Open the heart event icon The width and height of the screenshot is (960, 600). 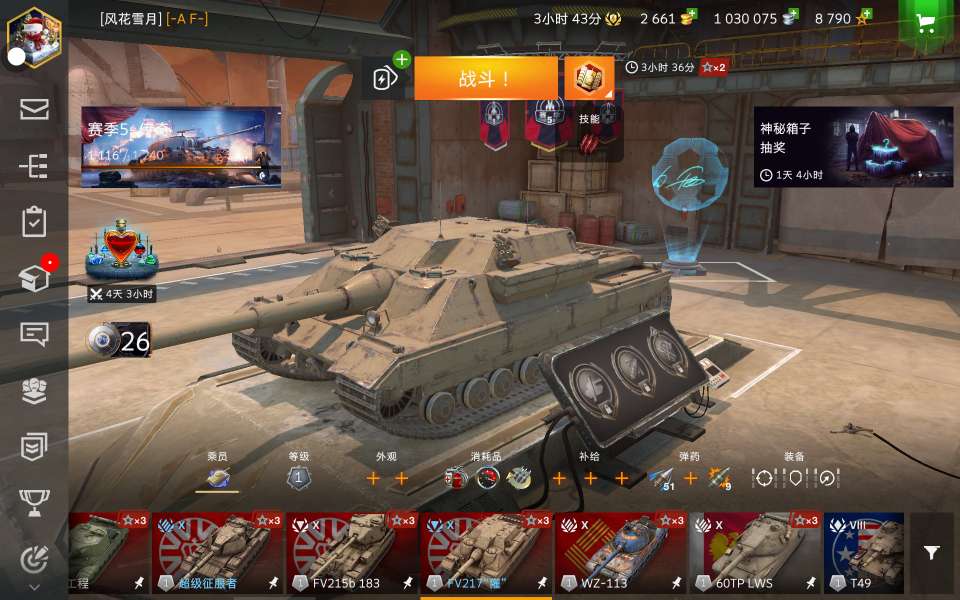click(122, 248)
